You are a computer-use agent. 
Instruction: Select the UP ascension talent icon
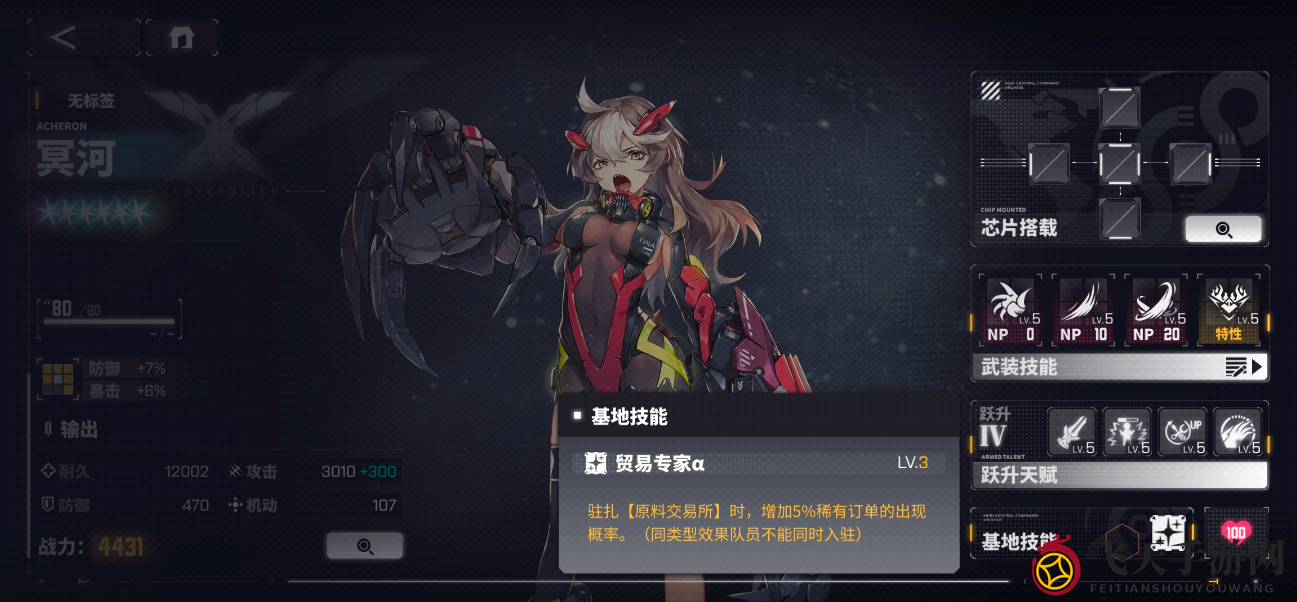[1182, 432]
